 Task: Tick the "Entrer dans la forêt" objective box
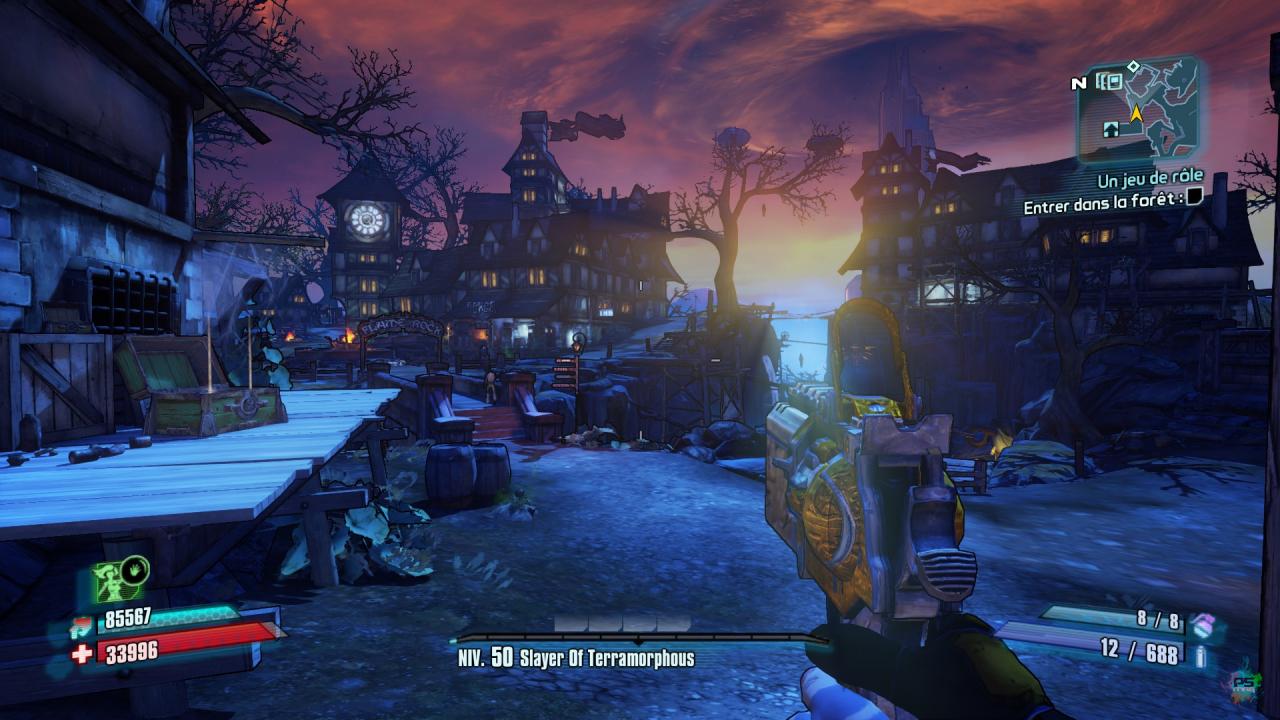click(1194, 199)
